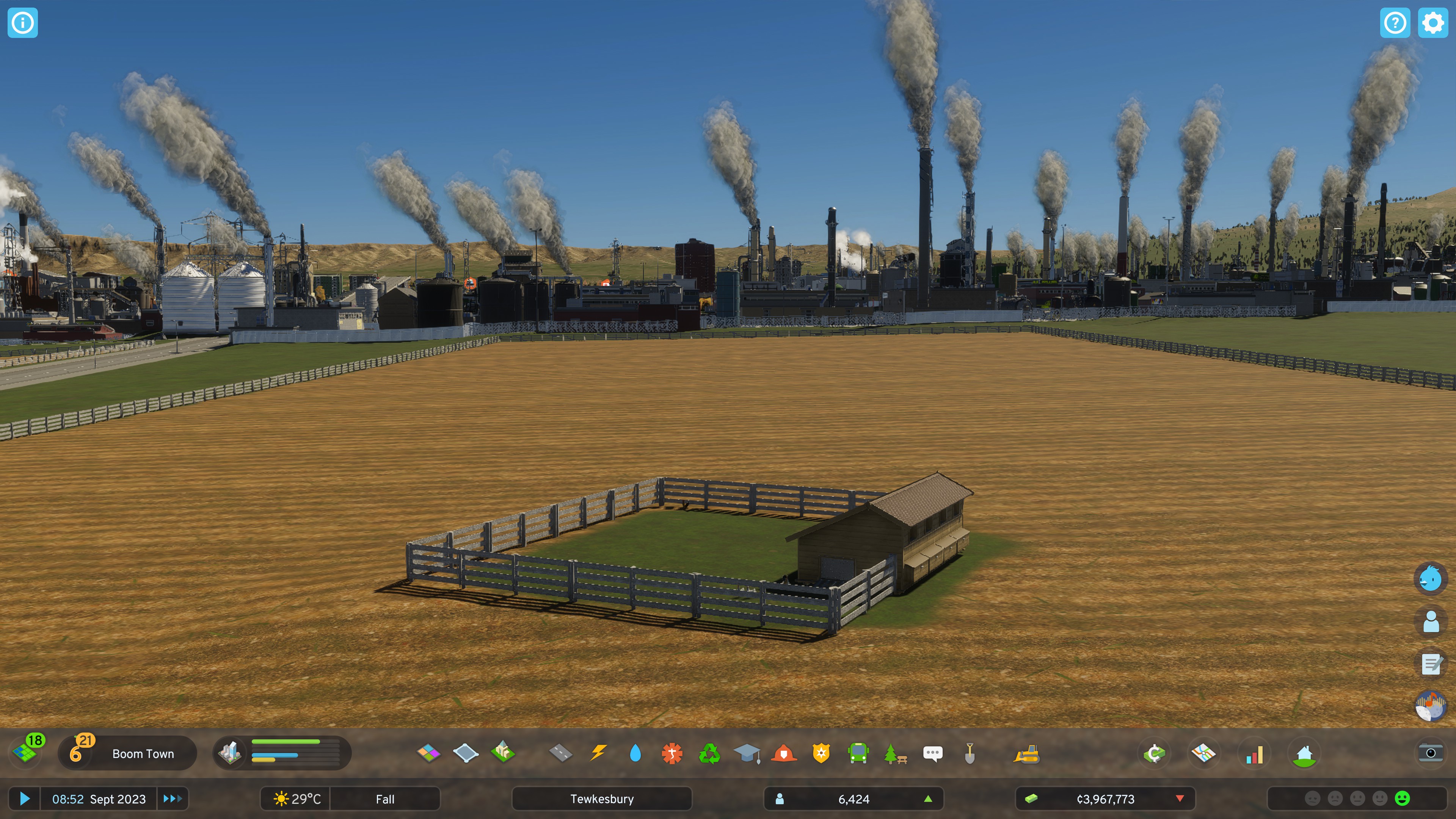Image resolution: width=1456 pixels, height=819 pixels.
Task: Open the help question mark button
Action: 1395,23
